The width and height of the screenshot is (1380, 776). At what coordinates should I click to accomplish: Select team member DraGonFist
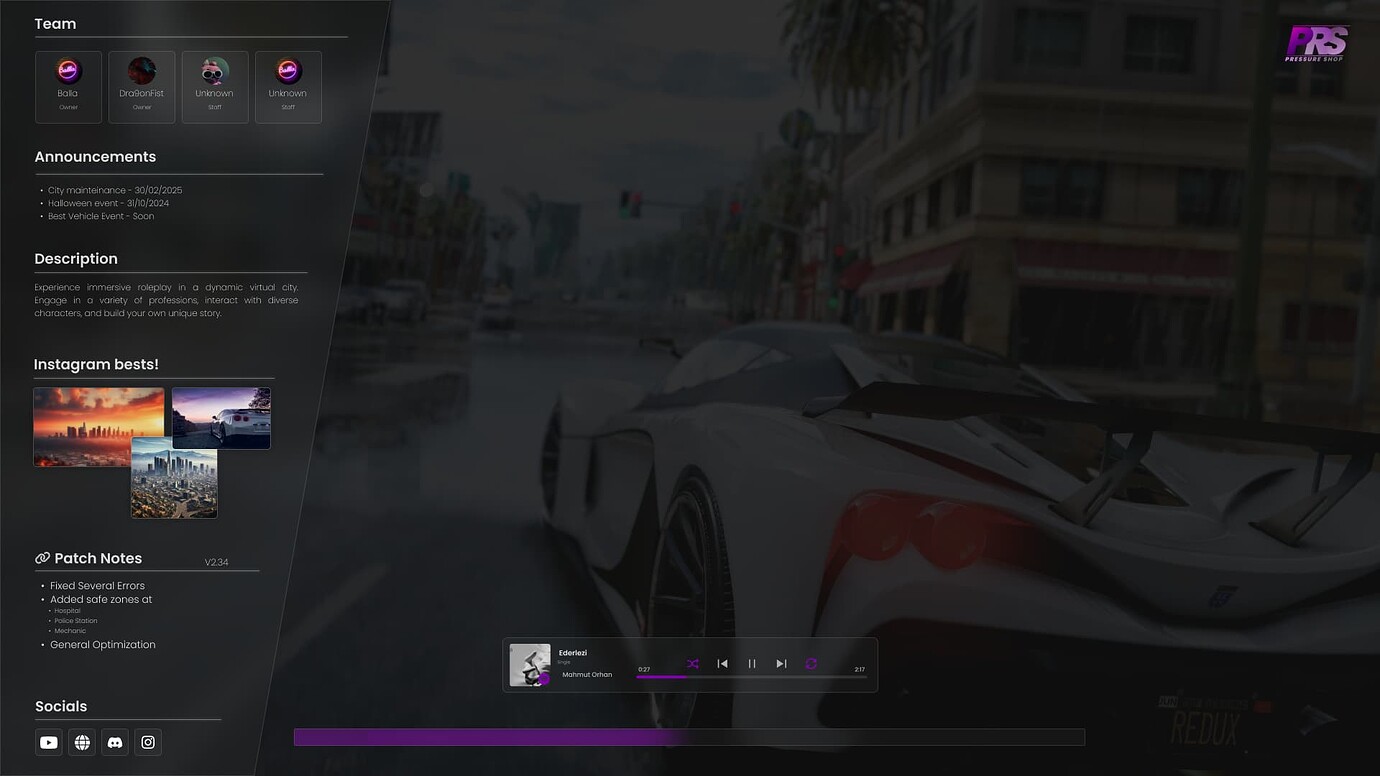point(141,86)
